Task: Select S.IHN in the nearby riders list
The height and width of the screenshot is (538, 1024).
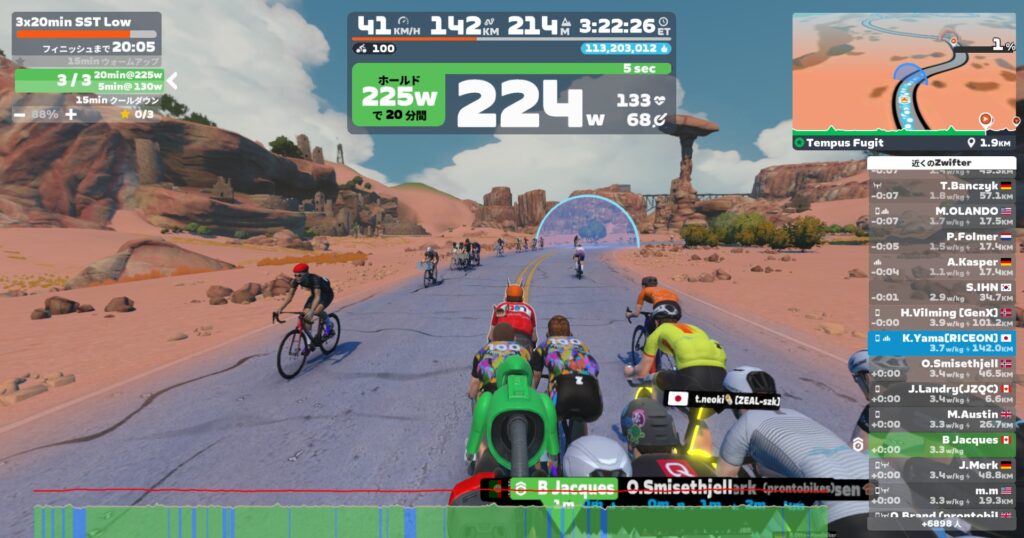Action: [941, 292]
